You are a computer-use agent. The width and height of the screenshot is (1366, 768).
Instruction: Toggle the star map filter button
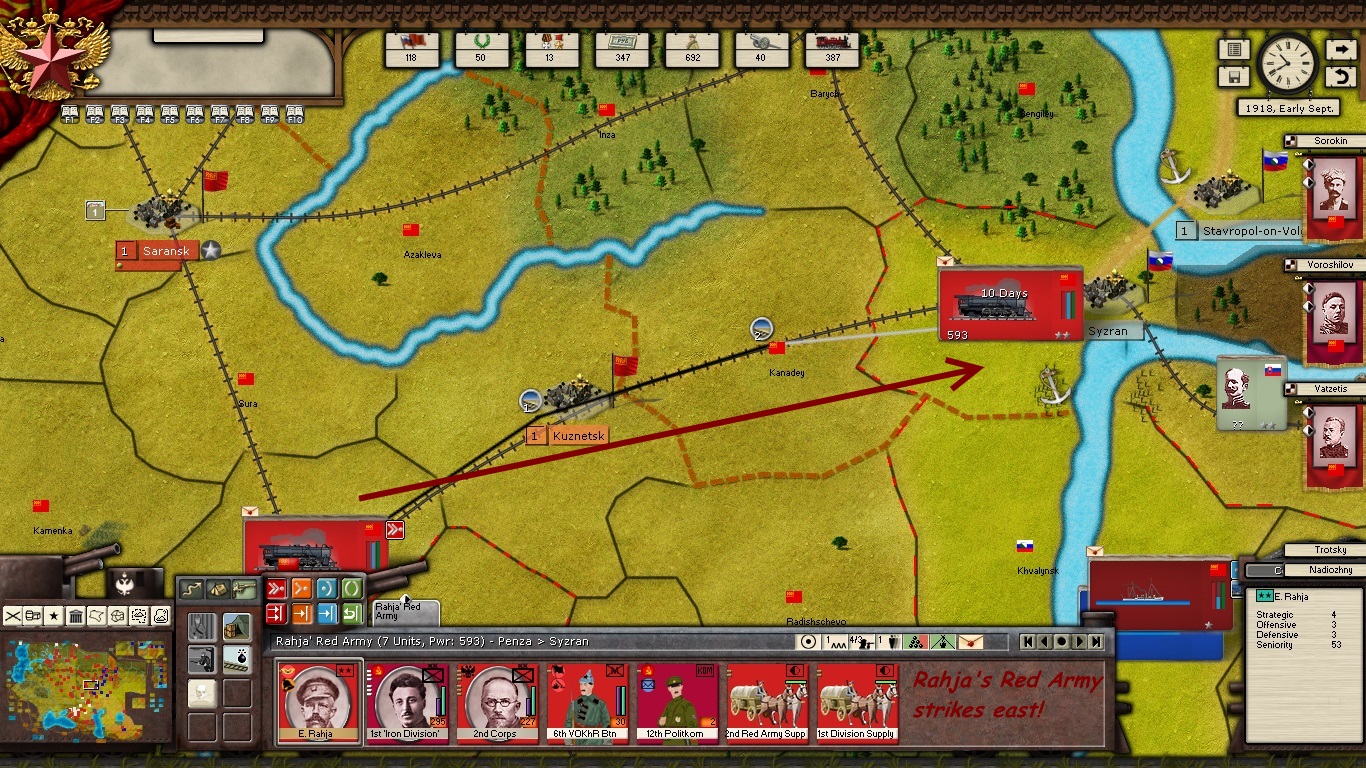pos(54,616)
